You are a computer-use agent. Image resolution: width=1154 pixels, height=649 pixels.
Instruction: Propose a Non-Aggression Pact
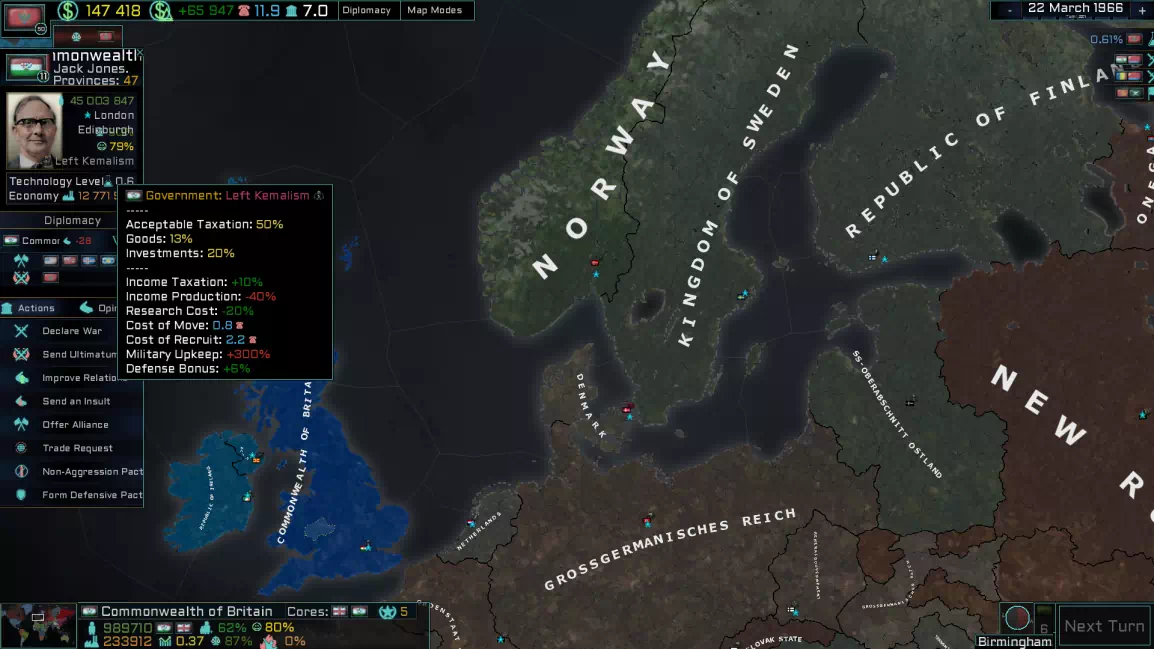[92, 471]
